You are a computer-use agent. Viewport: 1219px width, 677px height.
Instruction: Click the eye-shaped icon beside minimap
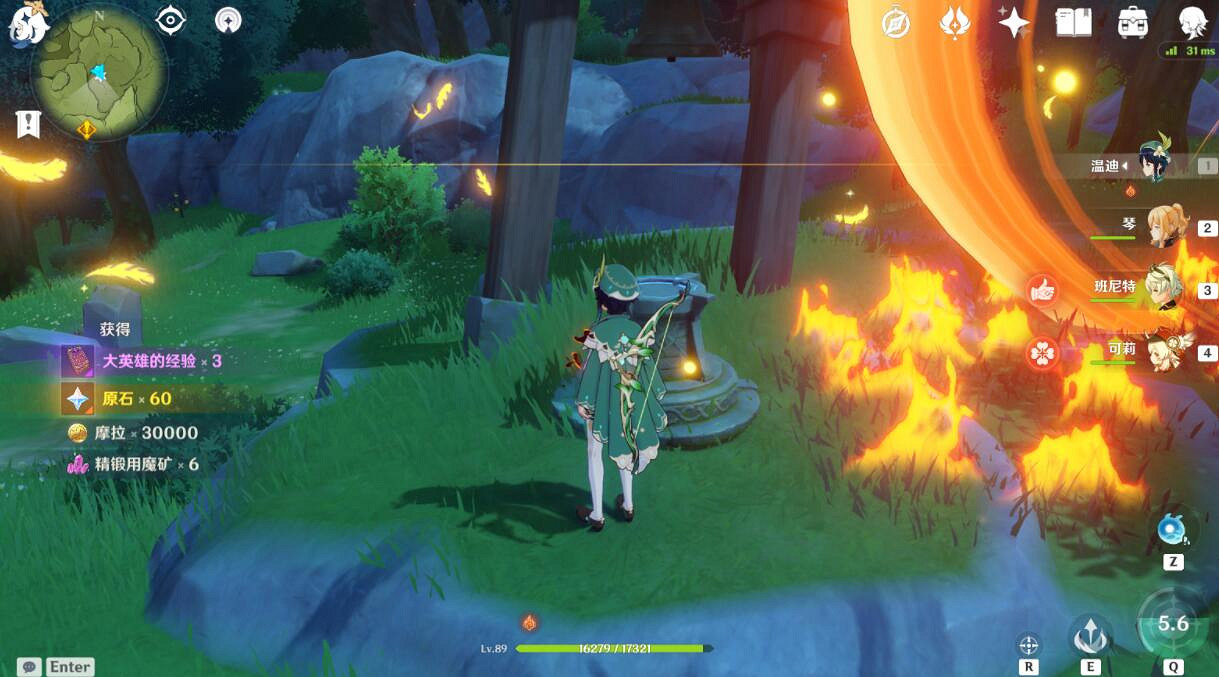171,20
